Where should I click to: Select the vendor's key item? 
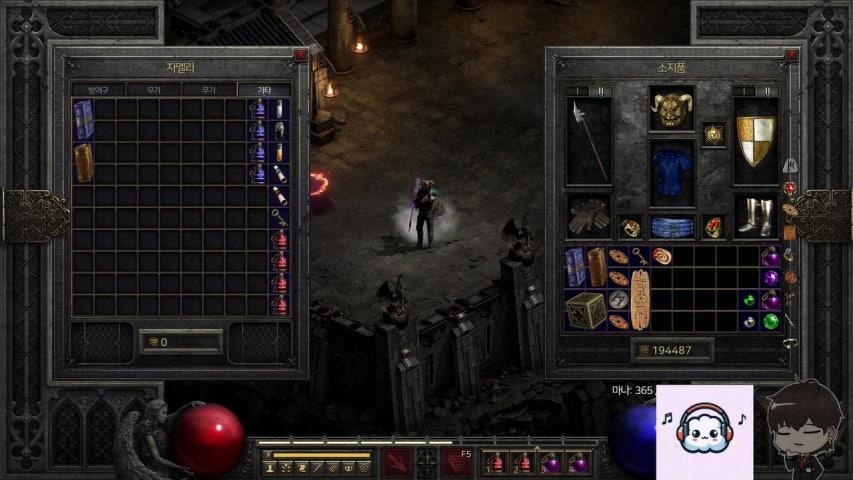pyautogui.click(x=281, y=217)
